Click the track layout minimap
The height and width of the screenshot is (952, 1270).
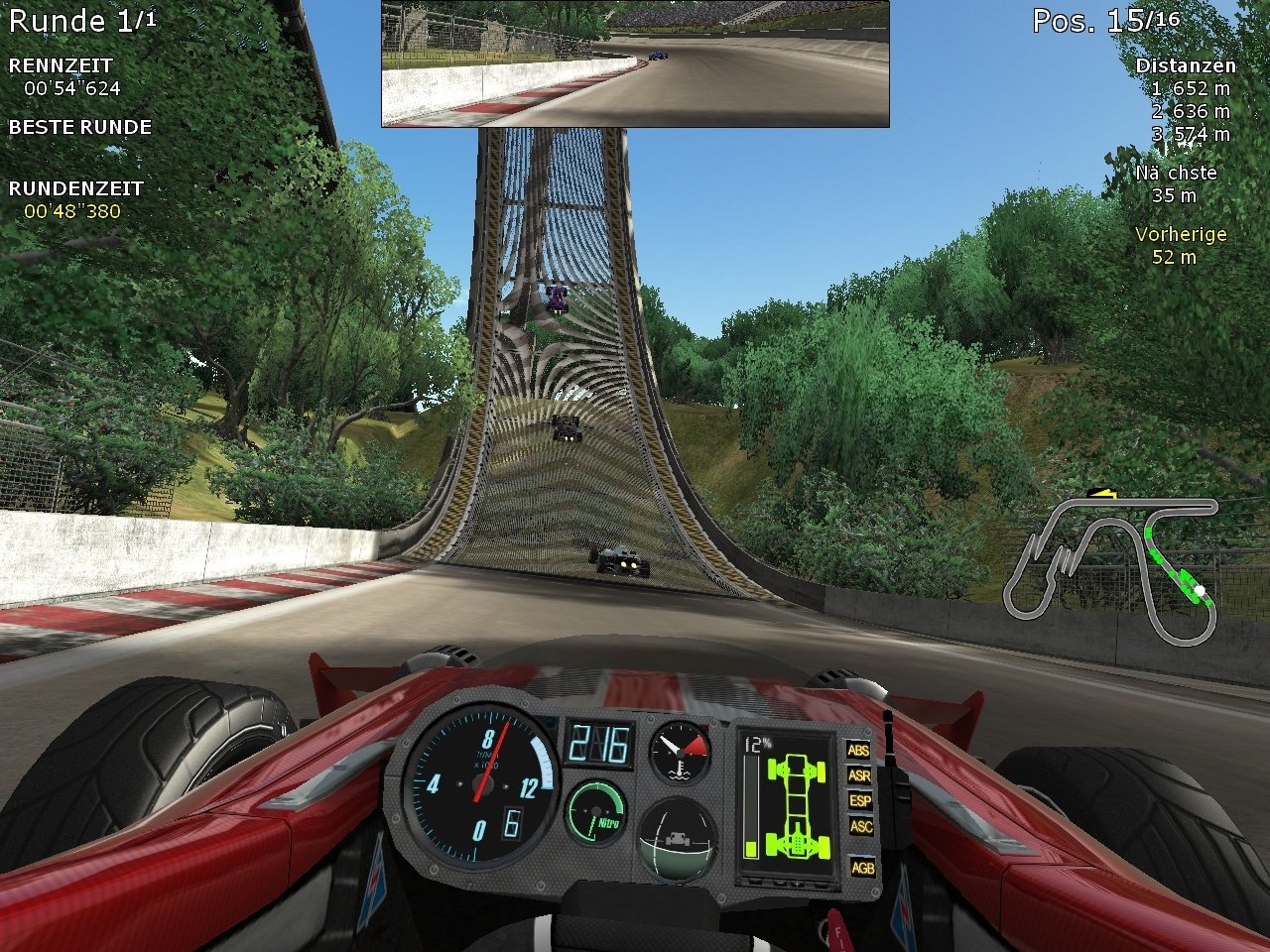1111,567
